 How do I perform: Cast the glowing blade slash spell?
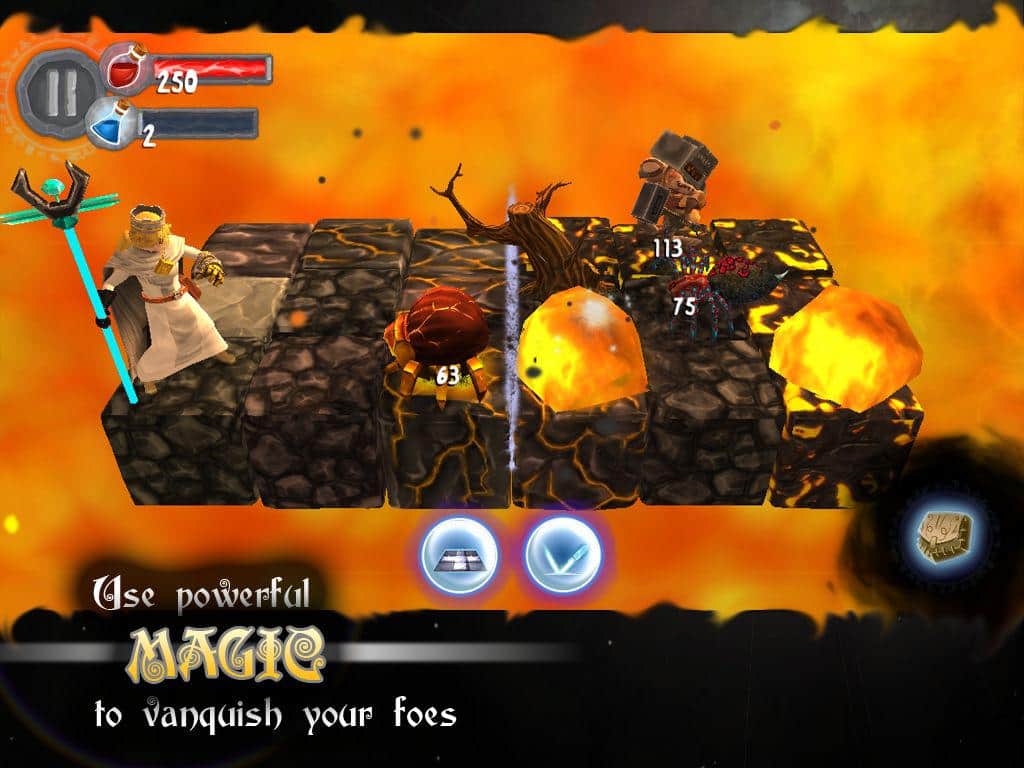tap(562, 556)
